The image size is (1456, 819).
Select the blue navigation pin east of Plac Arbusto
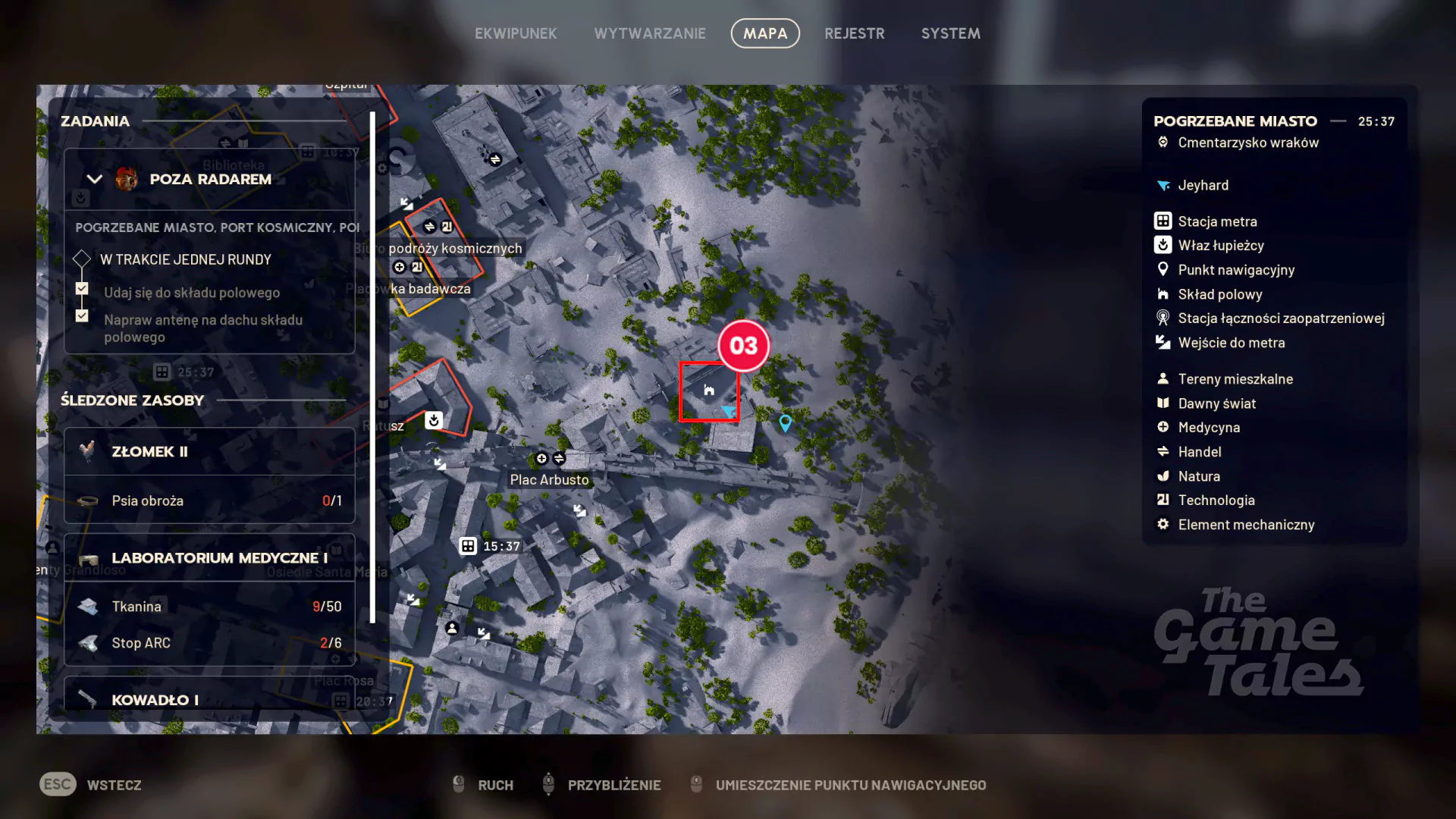pos(786,423)
